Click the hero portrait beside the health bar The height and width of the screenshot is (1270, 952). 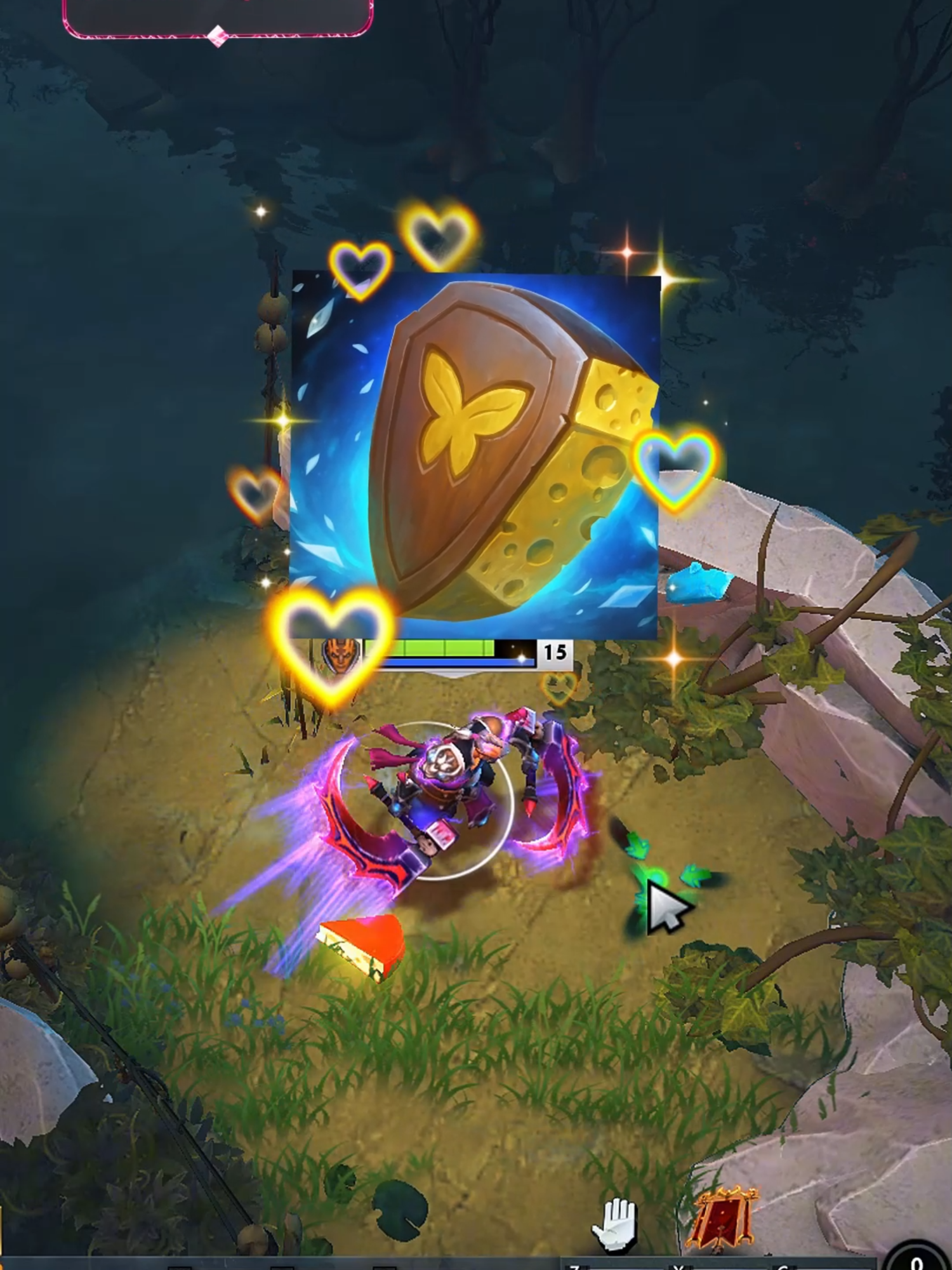click(x=339, y=655)
